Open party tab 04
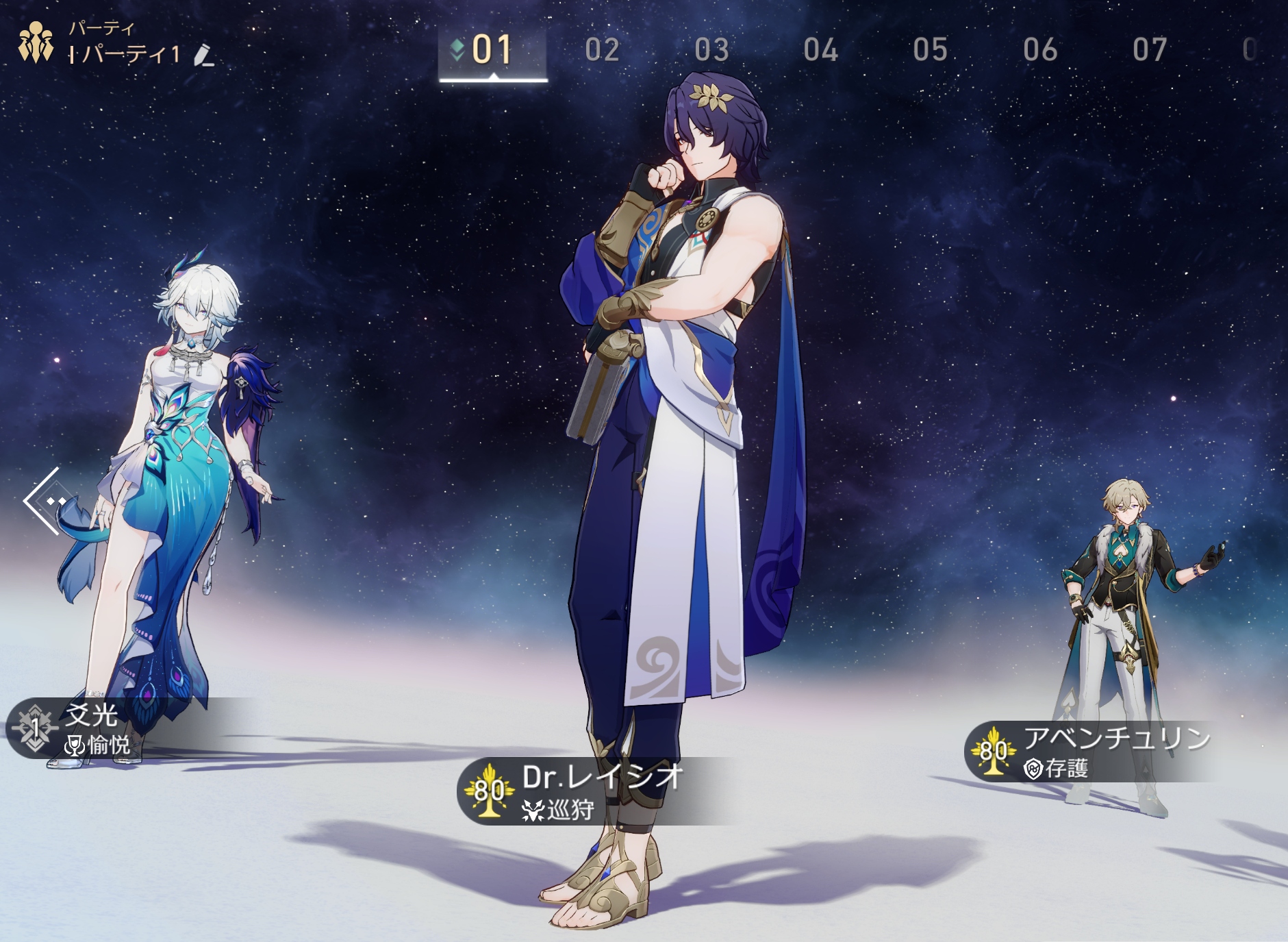The width and height of the screenshot is (1288, 942). click(x=820, y=51)
